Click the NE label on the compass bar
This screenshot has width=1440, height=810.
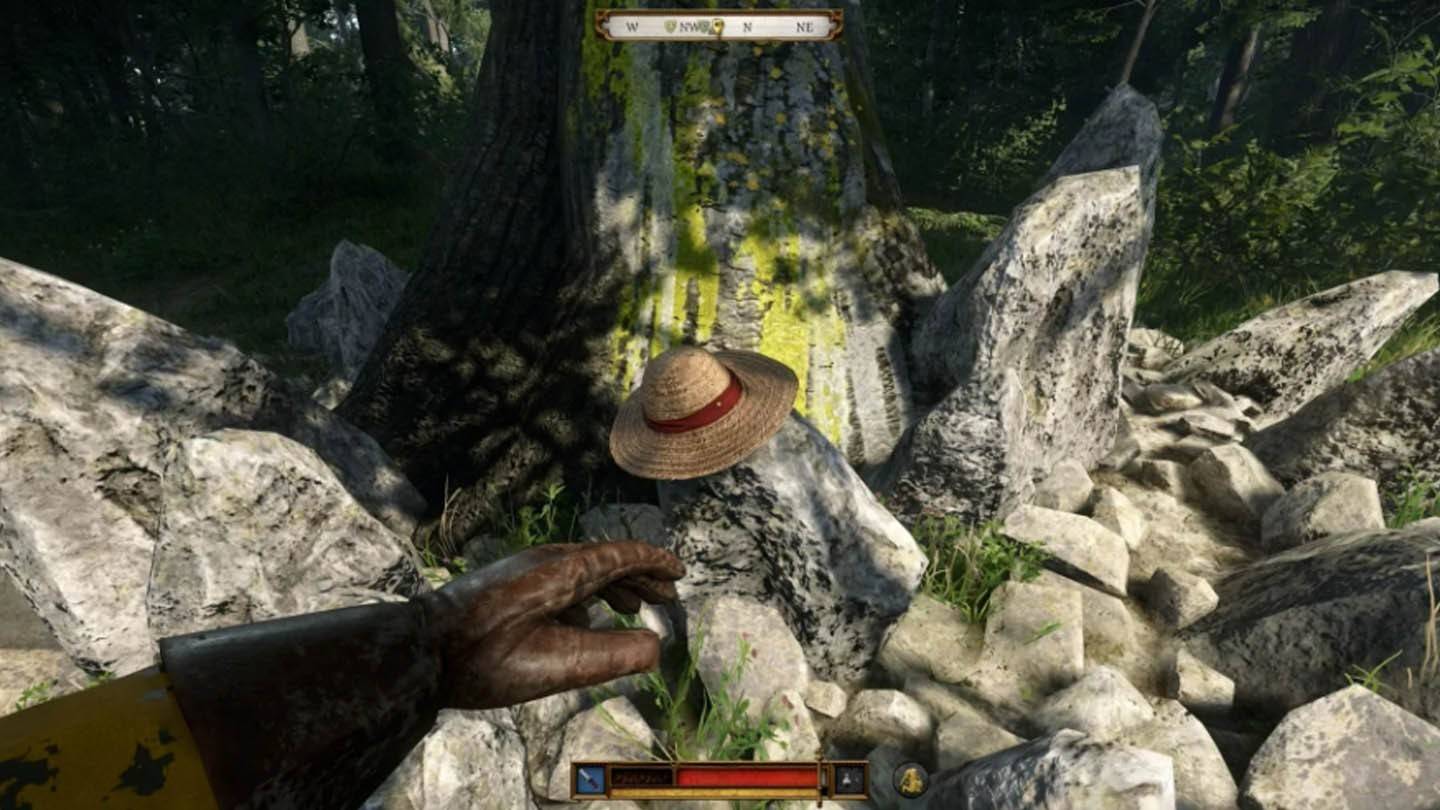click(804, 25)
